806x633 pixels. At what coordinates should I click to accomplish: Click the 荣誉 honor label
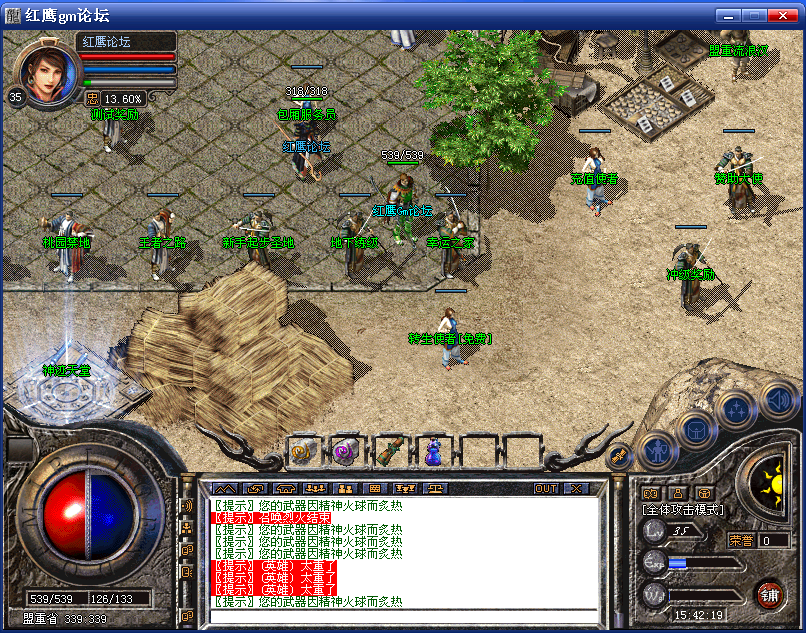coord(742,540)
